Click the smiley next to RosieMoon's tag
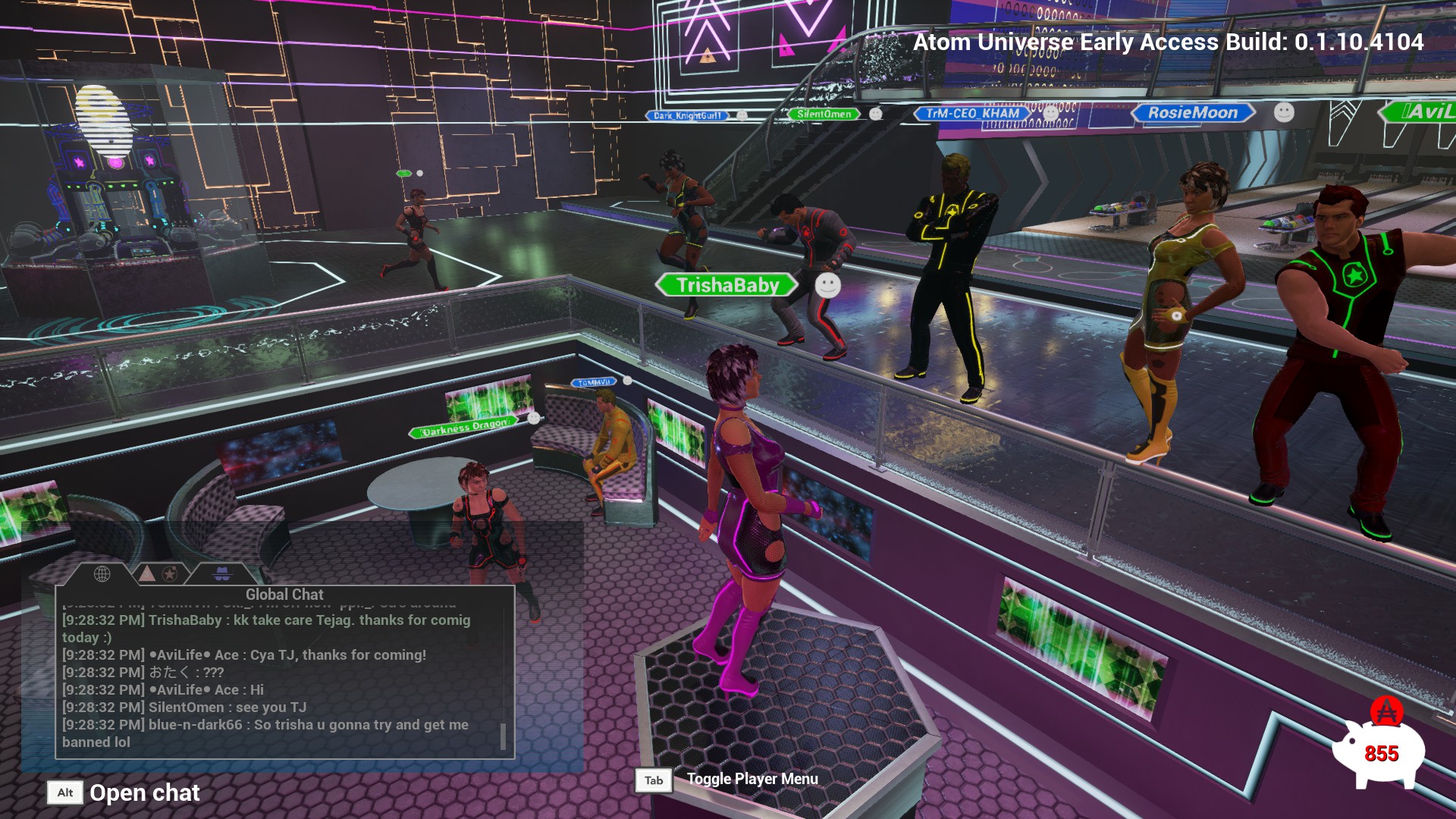Screen dimensions: 1456x819 pos(1283,112)
